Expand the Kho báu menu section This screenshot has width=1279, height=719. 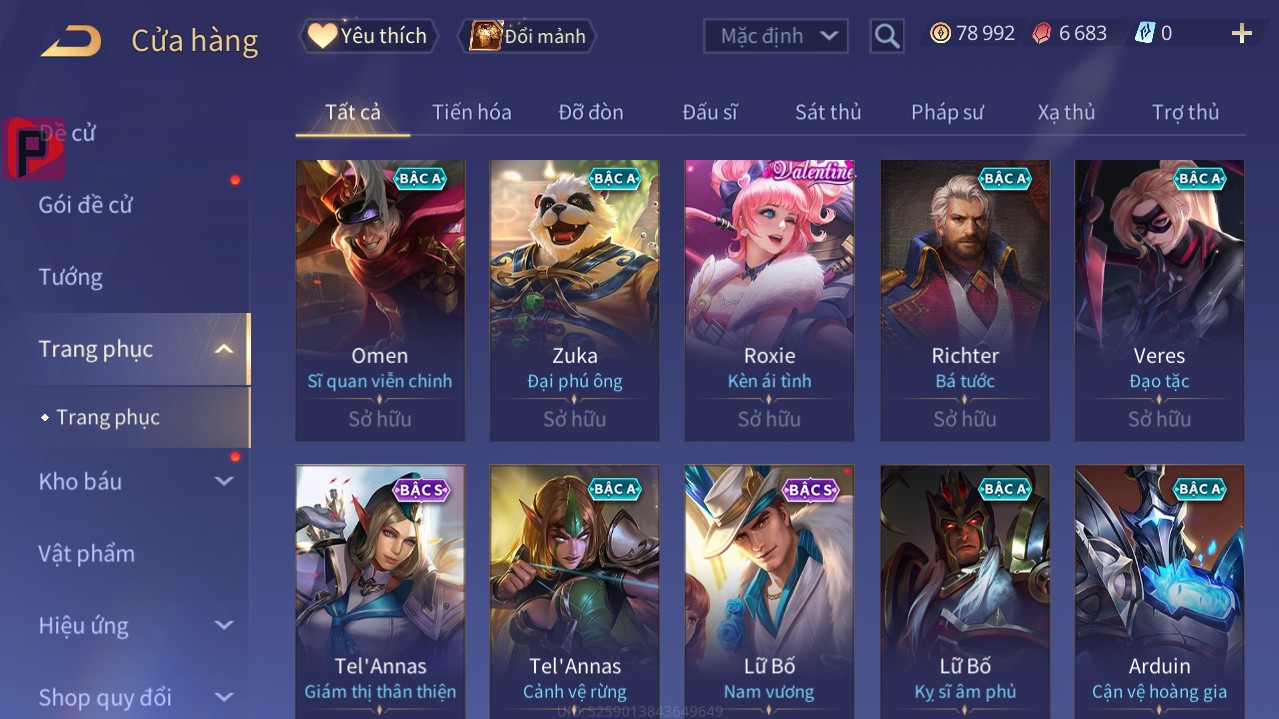click(135, 481)
